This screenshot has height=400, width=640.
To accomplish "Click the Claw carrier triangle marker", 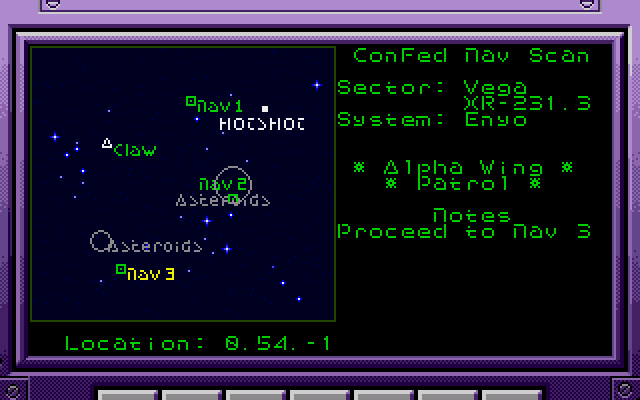I will click(x=107, y=144).
